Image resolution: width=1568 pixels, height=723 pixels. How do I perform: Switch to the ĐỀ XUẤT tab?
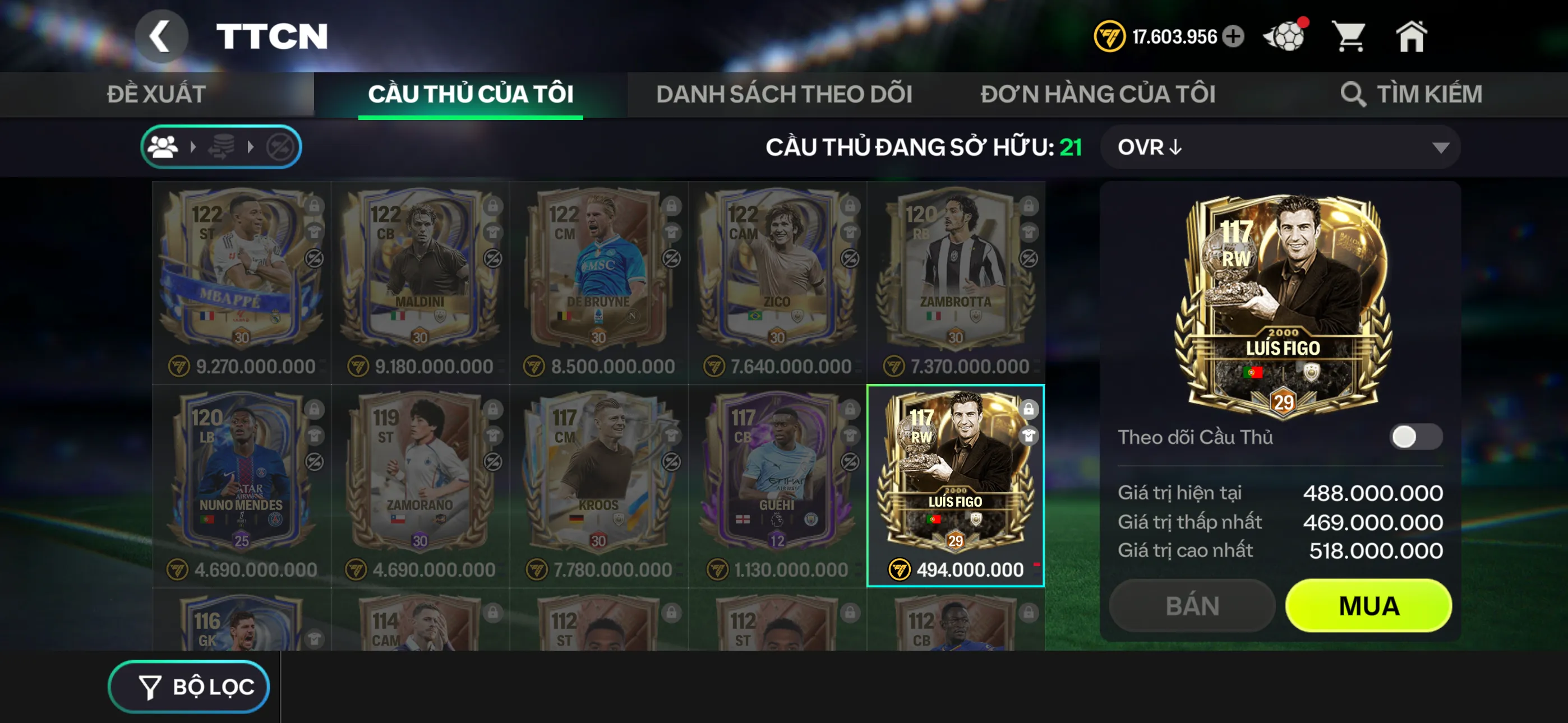pos(156,94)
